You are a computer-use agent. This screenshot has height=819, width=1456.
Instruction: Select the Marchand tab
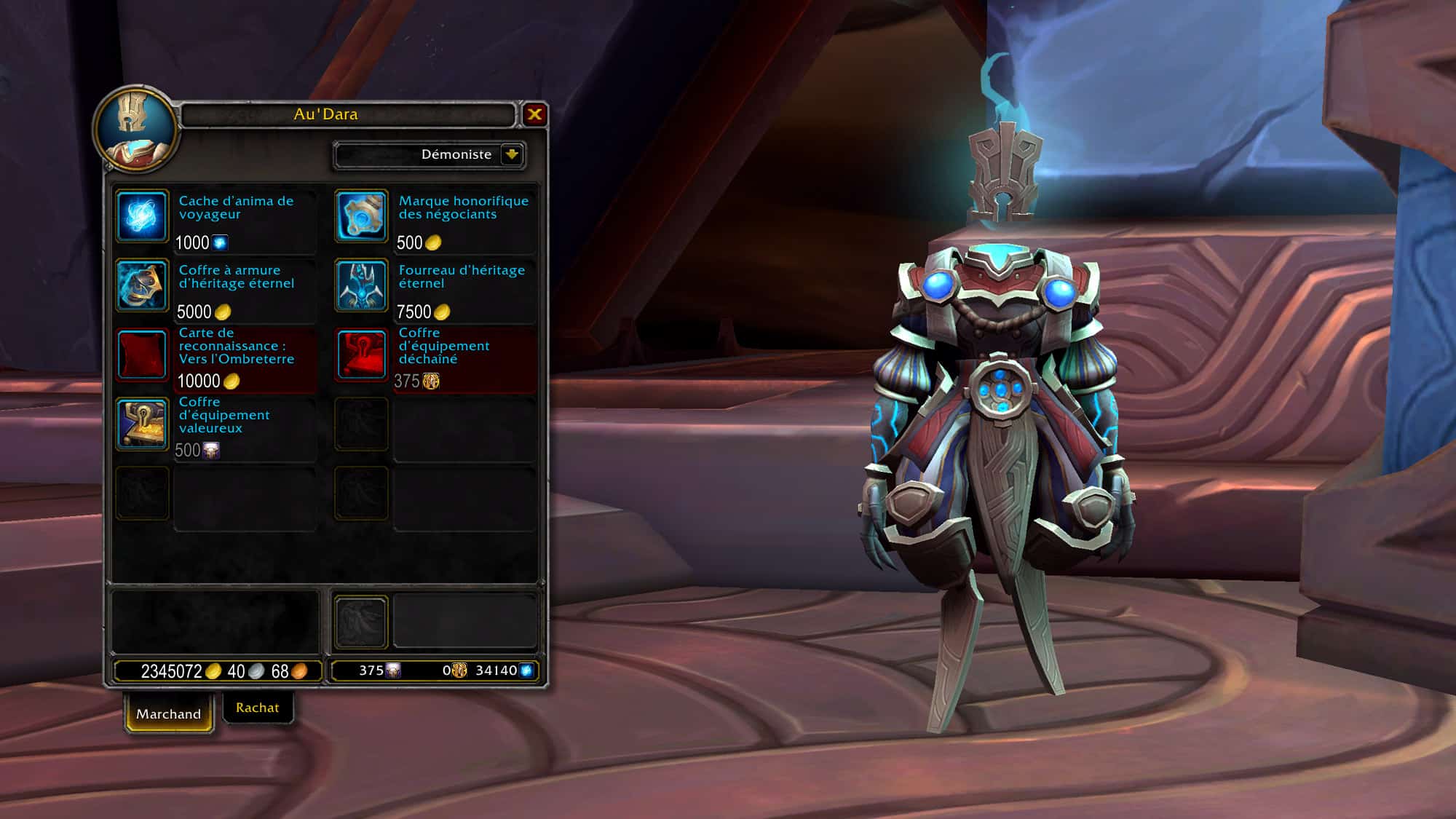[x=168, y=714]
